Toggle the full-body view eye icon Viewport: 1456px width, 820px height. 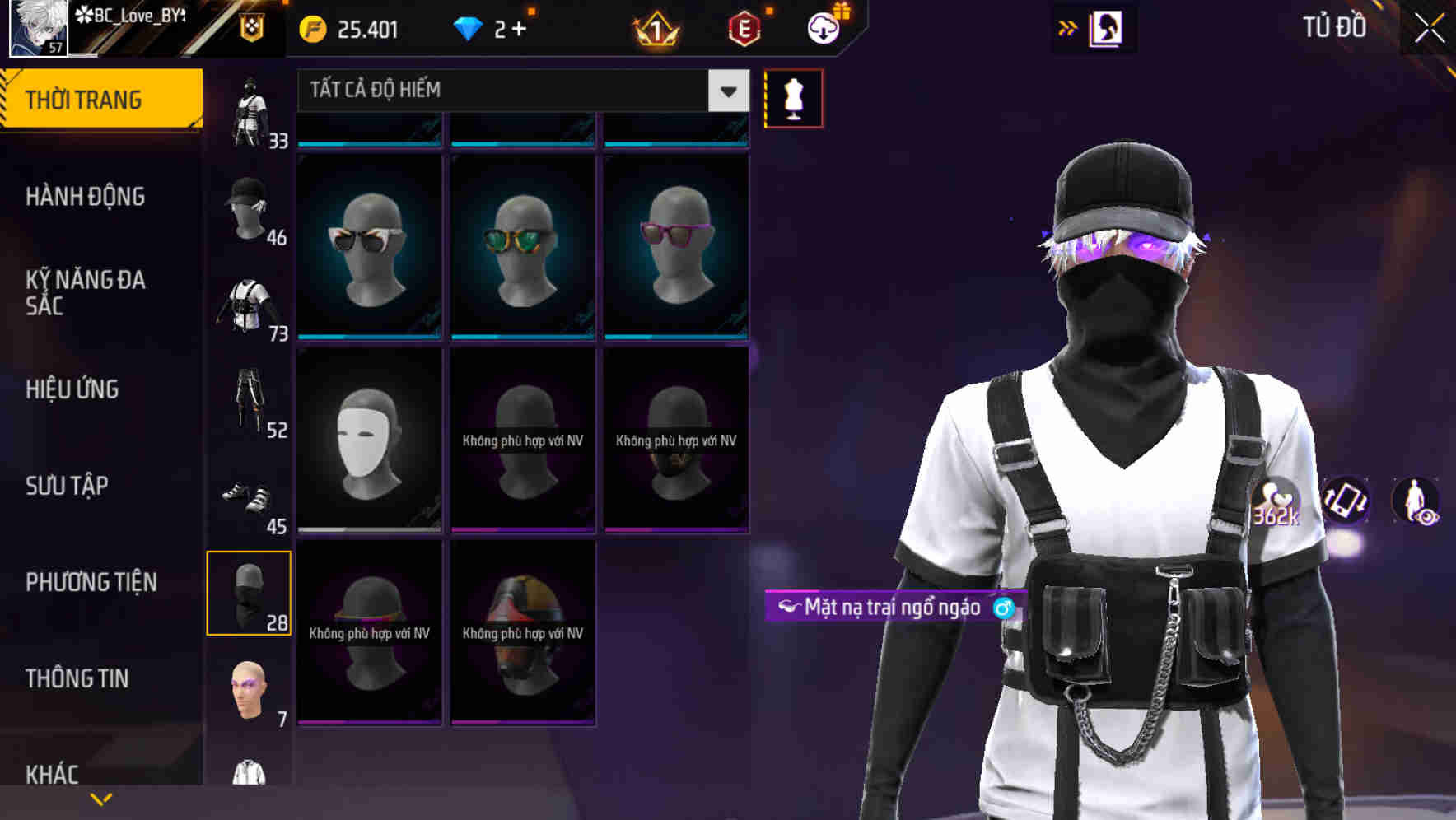point(1417,502)
